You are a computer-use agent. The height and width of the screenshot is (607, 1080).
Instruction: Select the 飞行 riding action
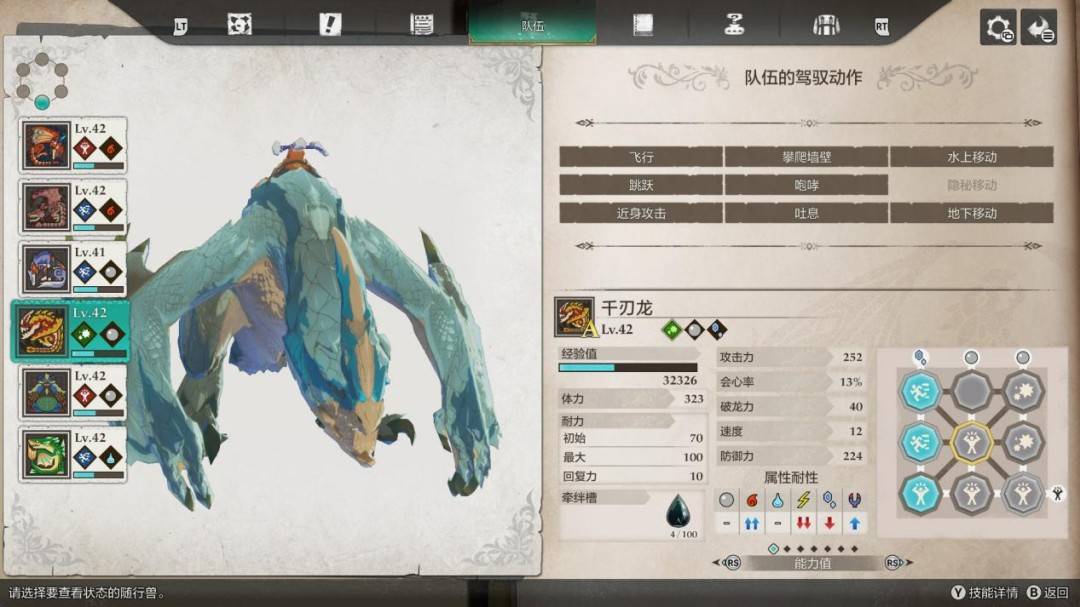641,157
